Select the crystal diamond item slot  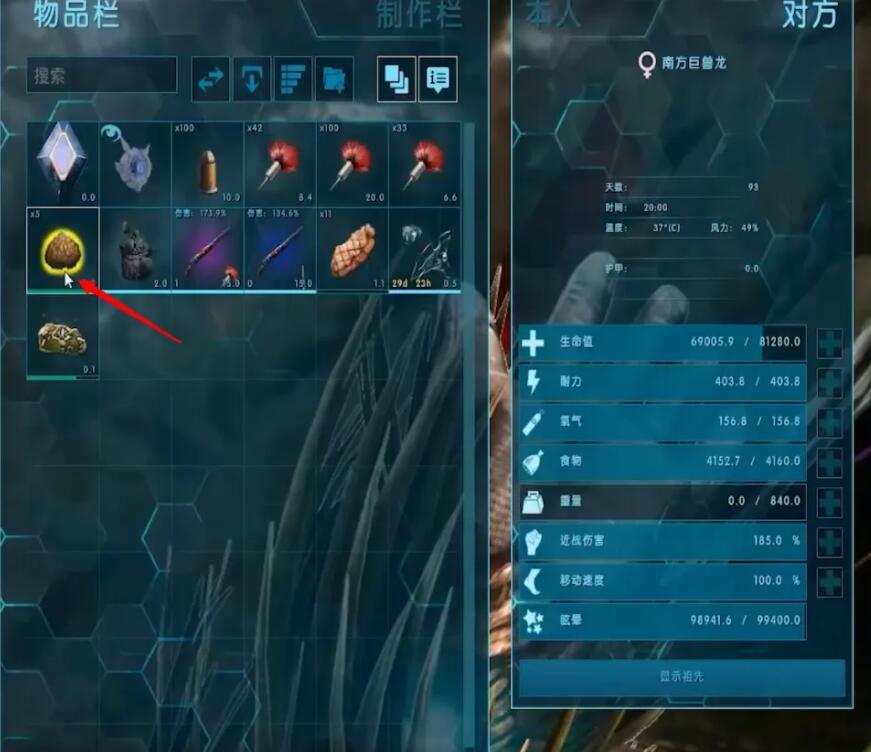coord(62,163)
